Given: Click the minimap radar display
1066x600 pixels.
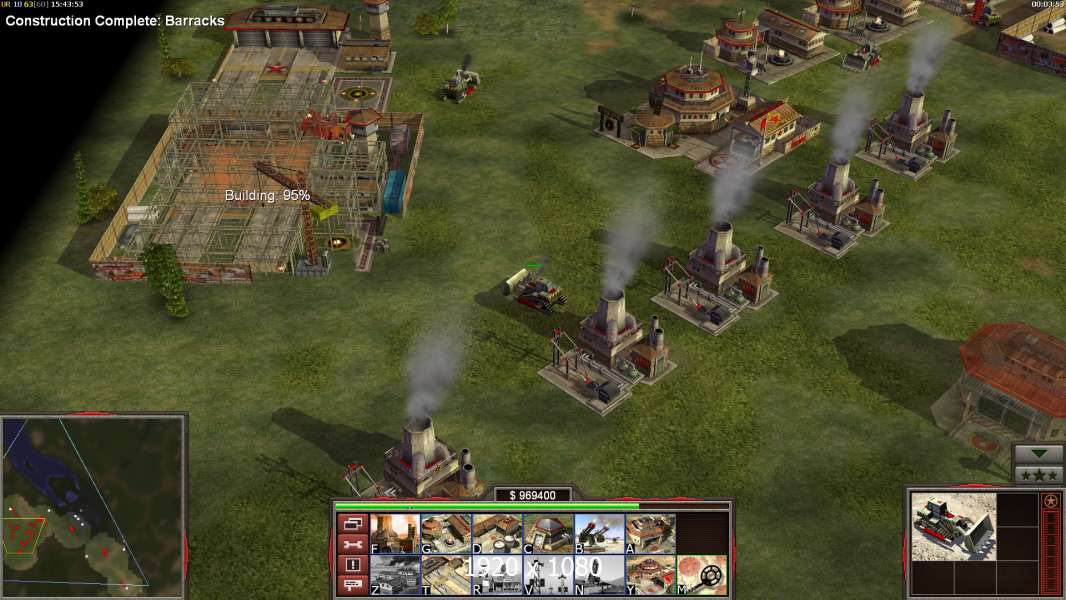Looking at the screenshot, I should click(x=93, y=503).
